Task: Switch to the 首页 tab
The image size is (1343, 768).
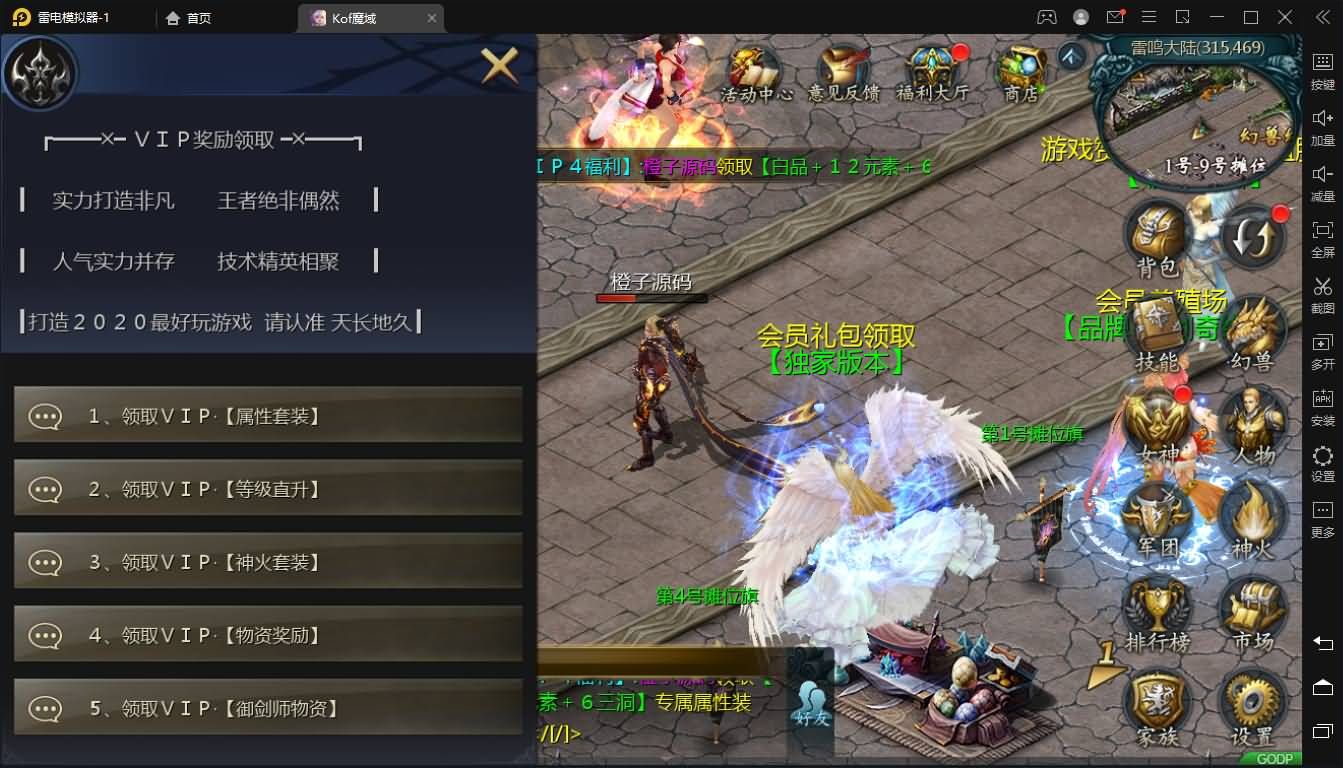Action: (x=187, y=17)
